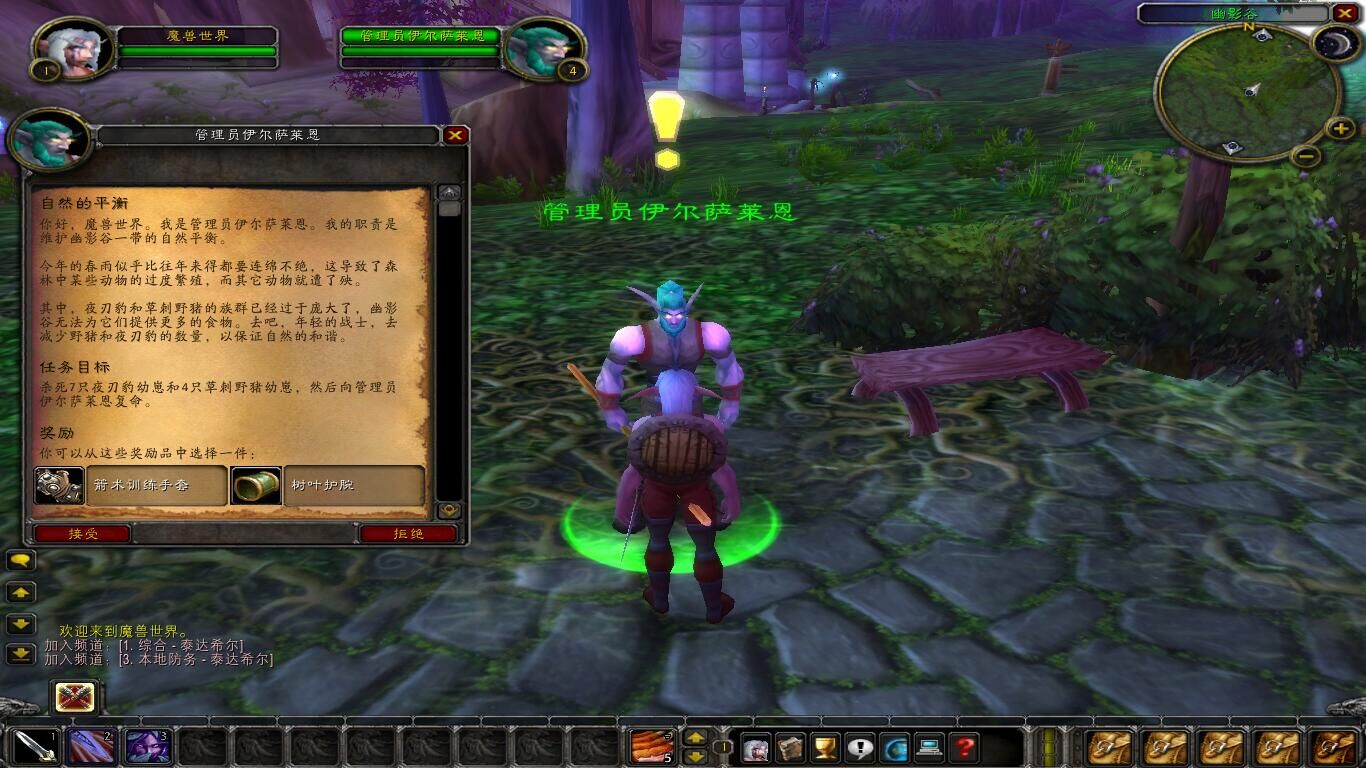Page down the action bar arrow
The image size is (1366, 768).
(x=696, y=757)
